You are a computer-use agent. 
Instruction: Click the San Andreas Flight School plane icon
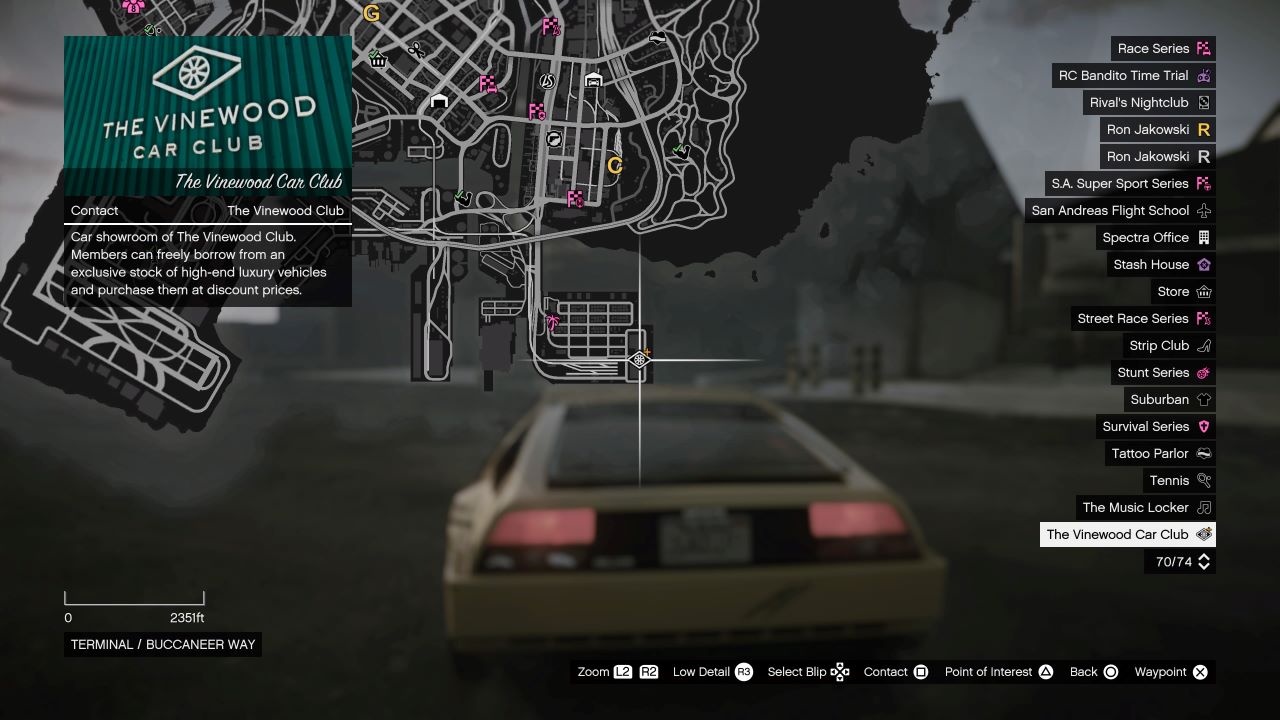tap(1203, 210)
